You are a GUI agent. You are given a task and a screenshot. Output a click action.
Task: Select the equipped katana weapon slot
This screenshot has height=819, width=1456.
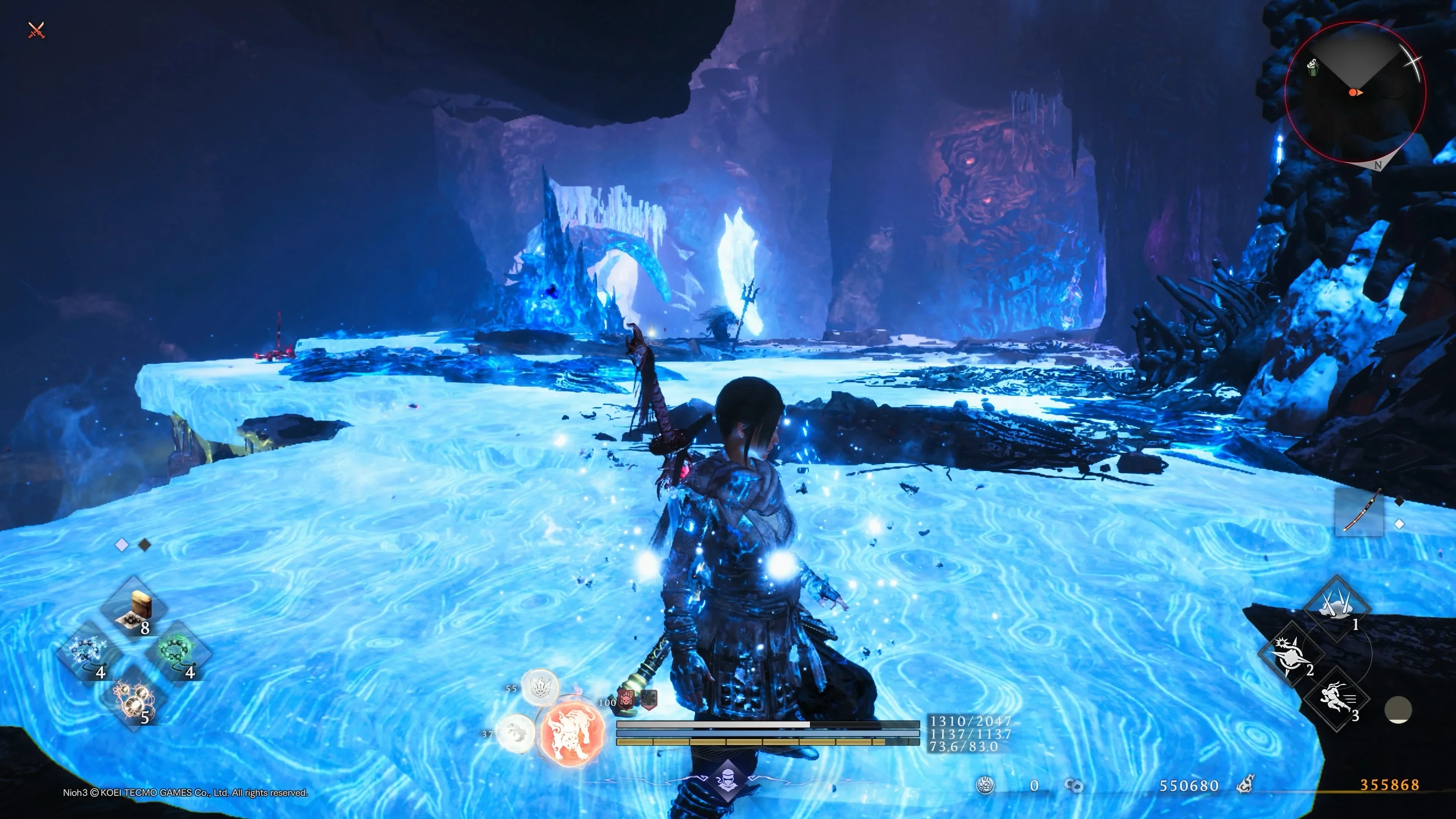coord(1359,511)
